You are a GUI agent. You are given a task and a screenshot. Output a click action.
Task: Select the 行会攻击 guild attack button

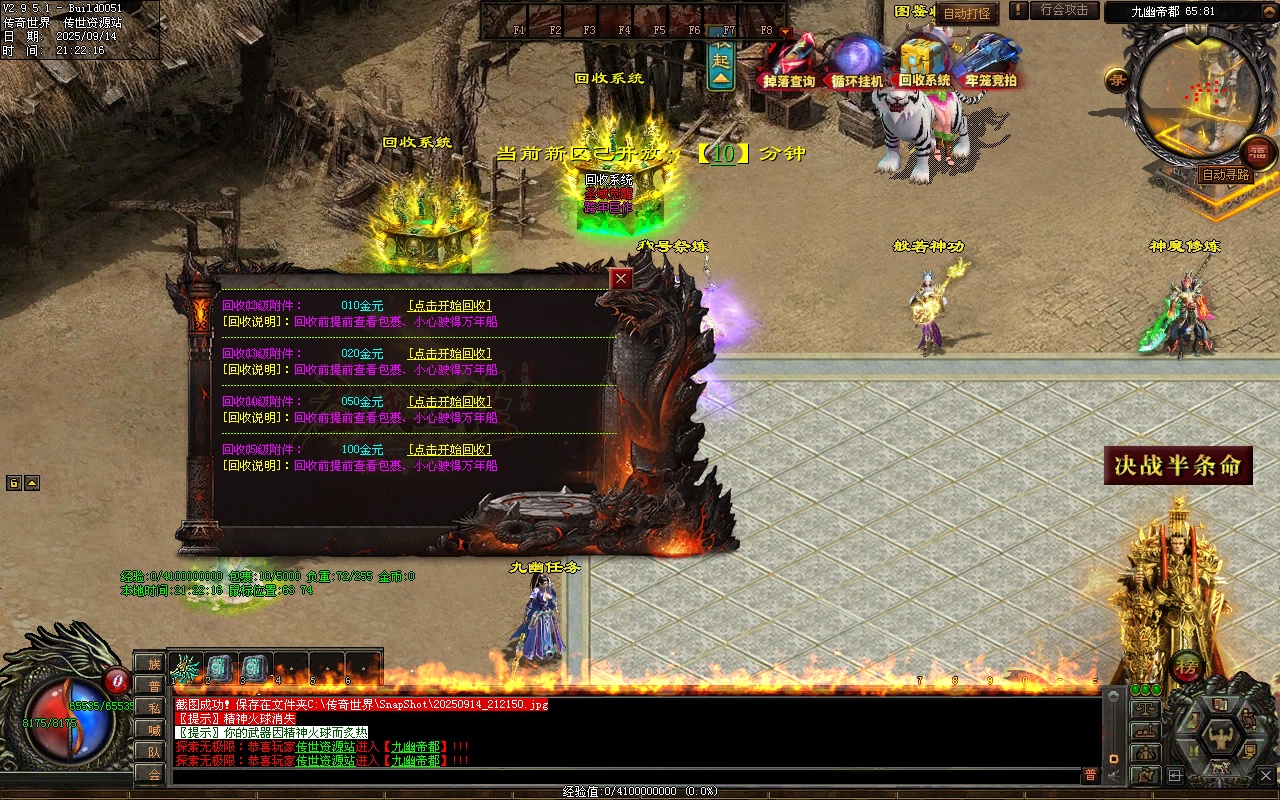1064,10
